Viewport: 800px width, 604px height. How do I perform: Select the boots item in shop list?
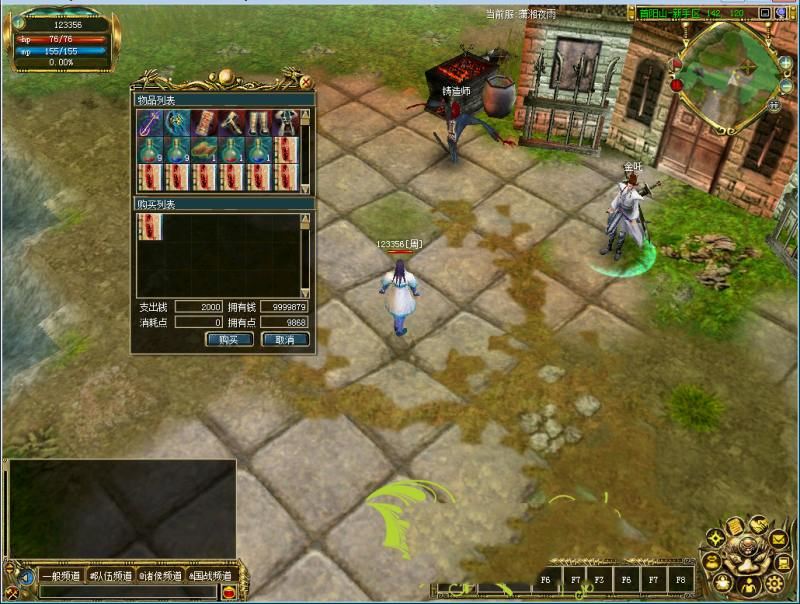259,123
